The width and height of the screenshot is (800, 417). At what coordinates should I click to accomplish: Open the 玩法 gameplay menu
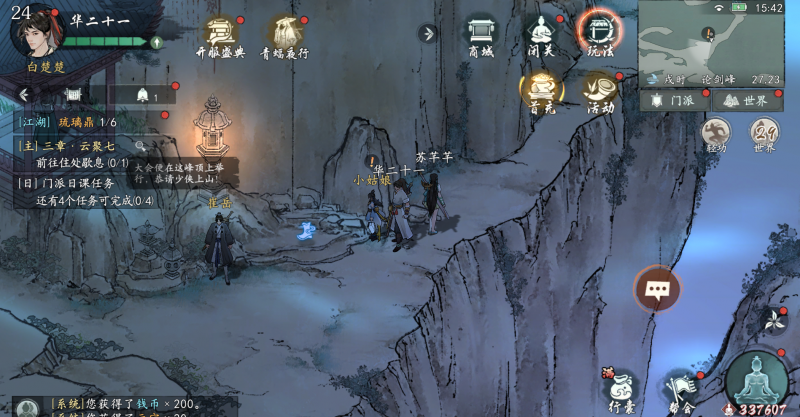click(599, 35)
